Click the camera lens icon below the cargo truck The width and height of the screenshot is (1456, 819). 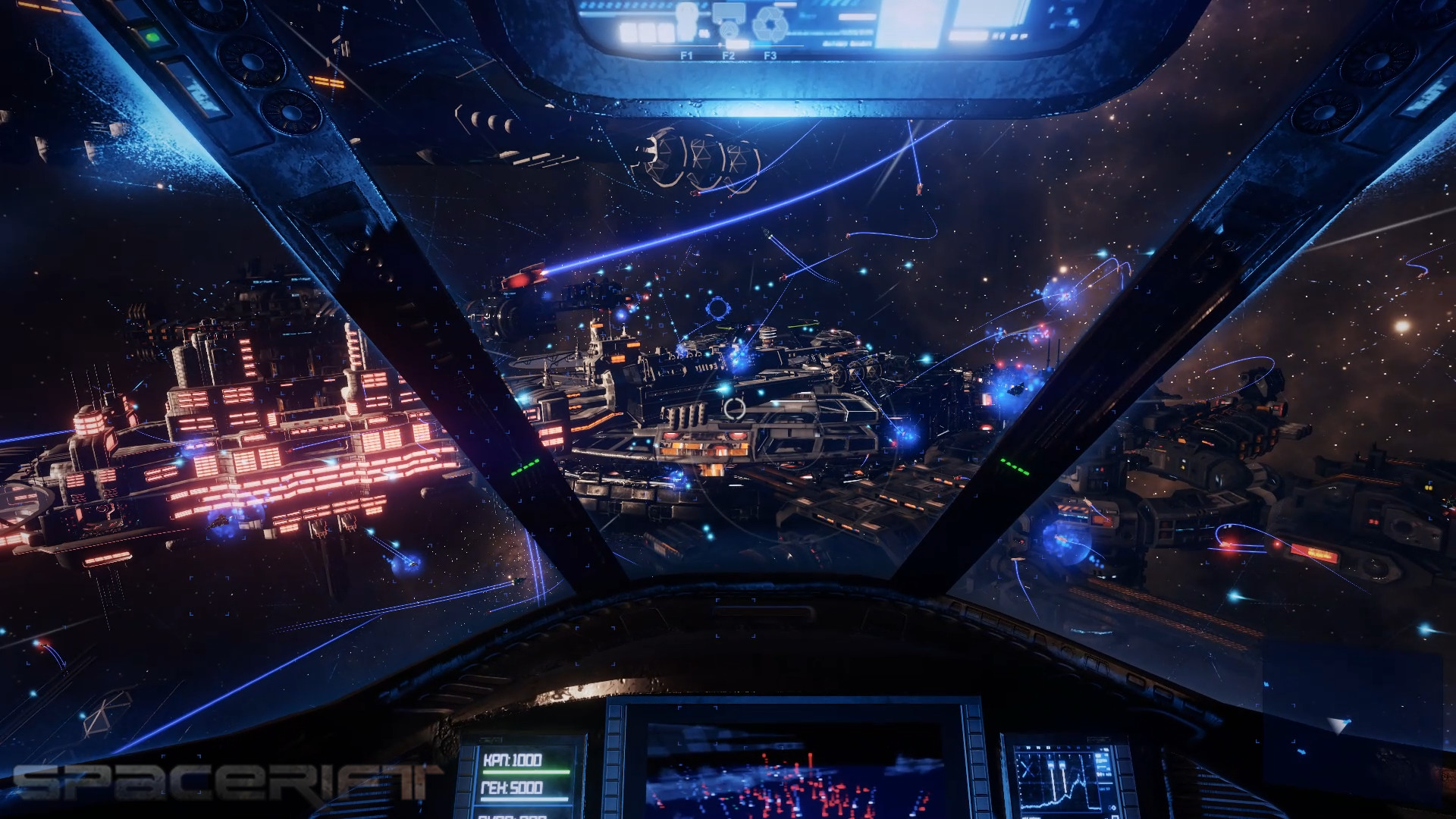[730, 30]
